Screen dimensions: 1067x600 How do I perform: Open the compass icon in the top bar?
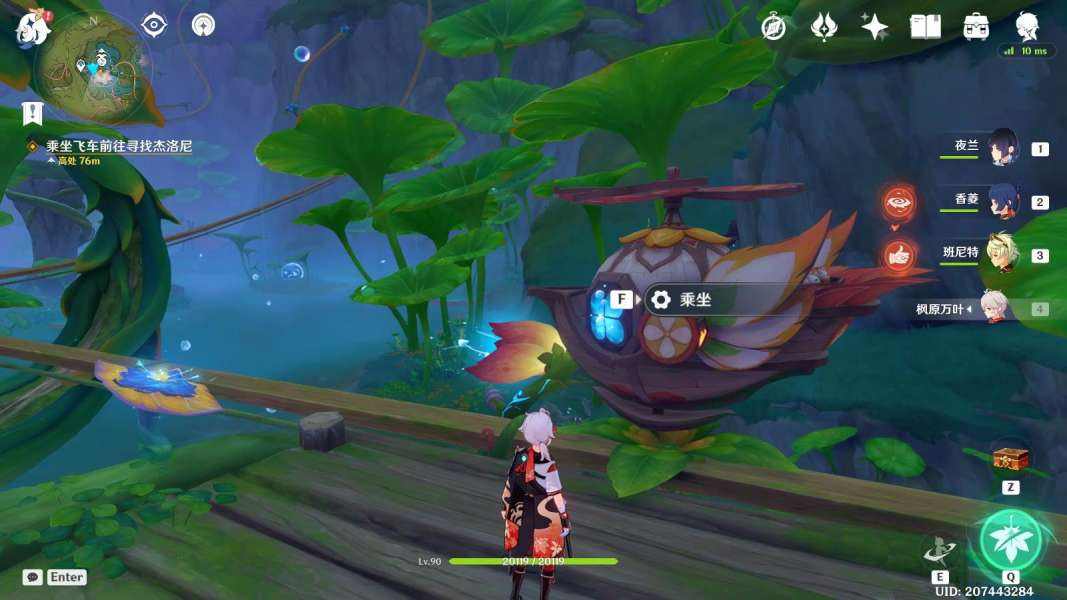pos(773,27)
